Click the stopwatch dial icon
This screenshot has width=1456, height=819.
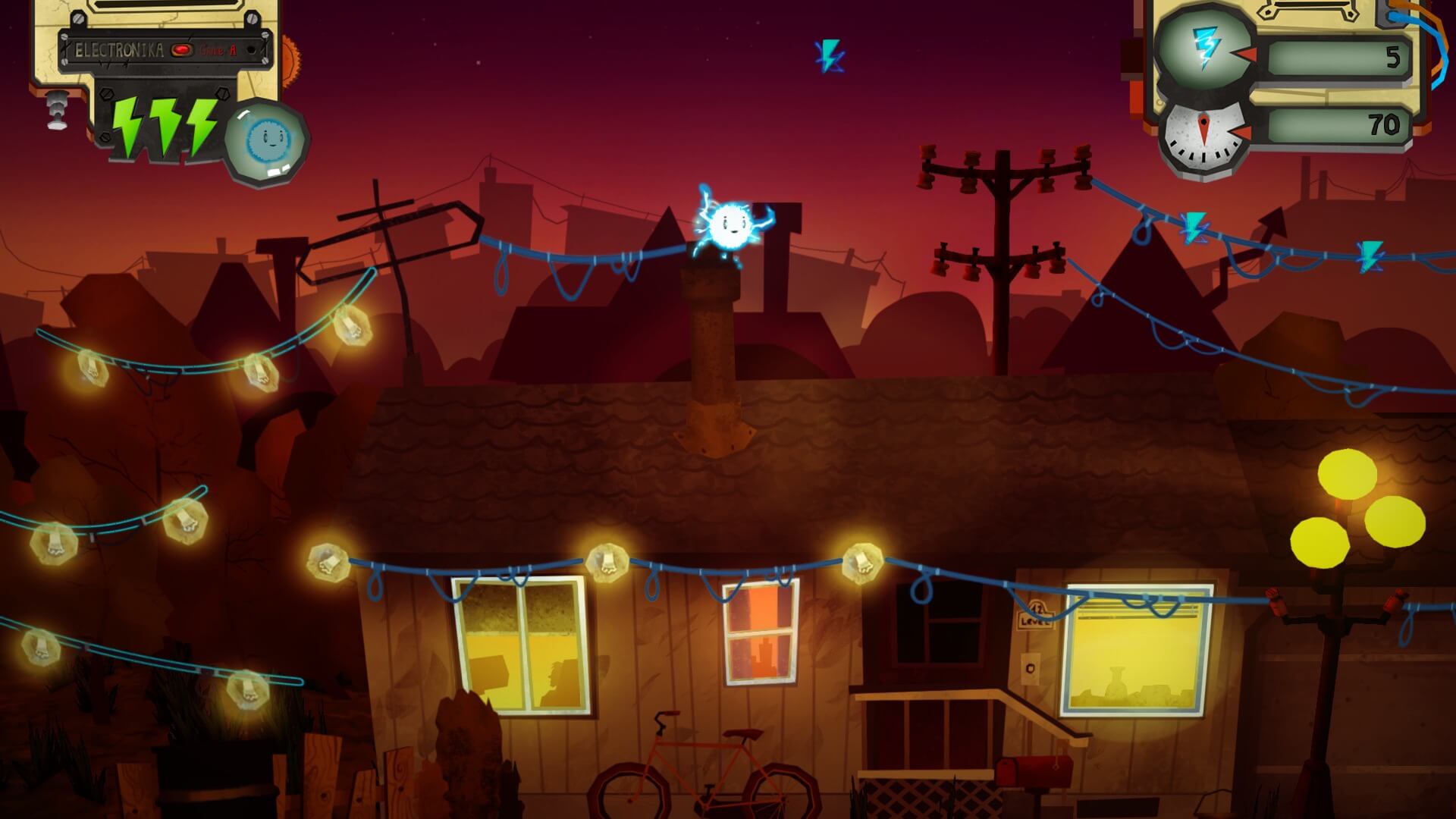[x=1204, y=136]
